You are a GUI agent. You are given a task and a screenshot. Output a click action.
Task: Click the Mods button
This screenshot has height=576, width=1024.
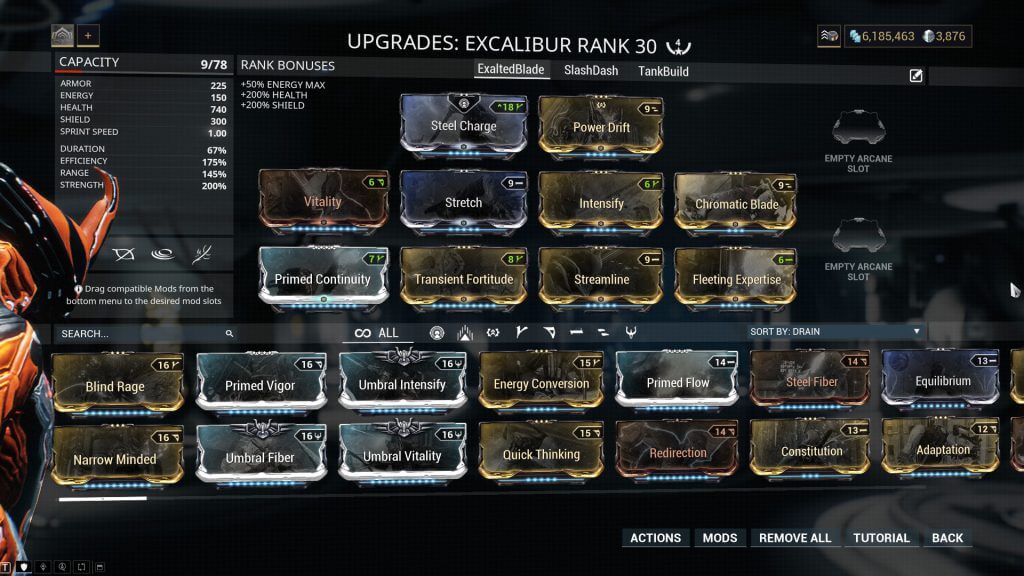(720, 538)
